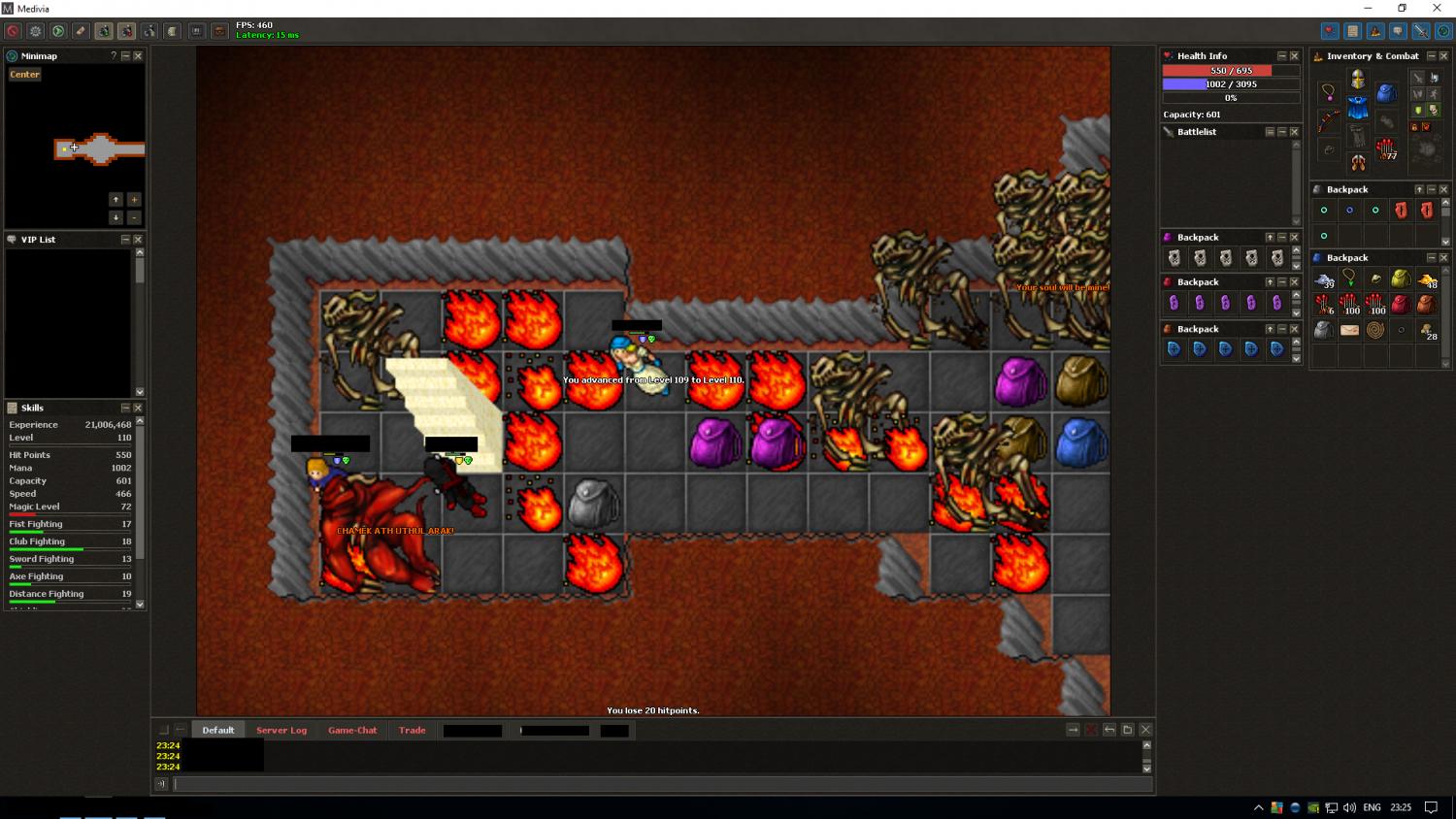
Task: Close the Medivia game window
Action: (1437, 9)
